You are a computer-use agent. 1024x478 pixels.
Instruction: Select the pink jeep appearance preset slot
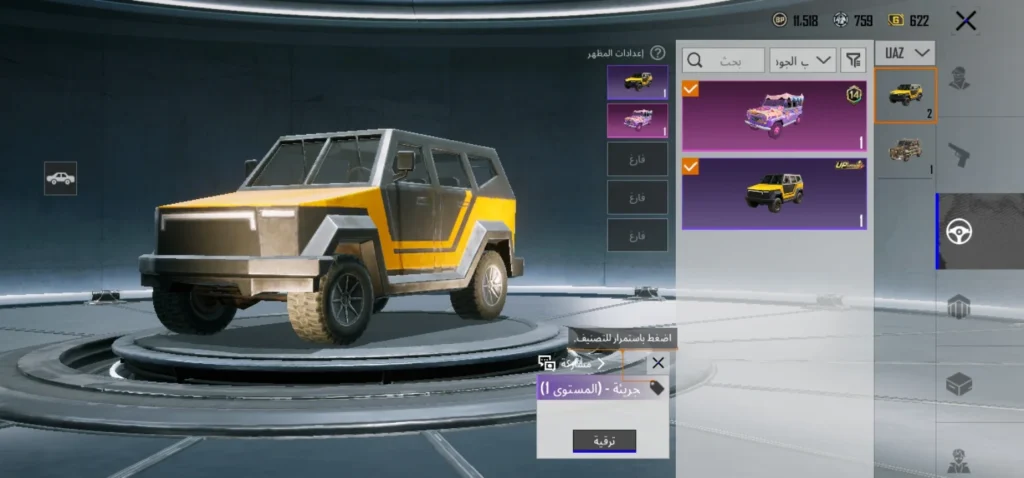(637, 120)
